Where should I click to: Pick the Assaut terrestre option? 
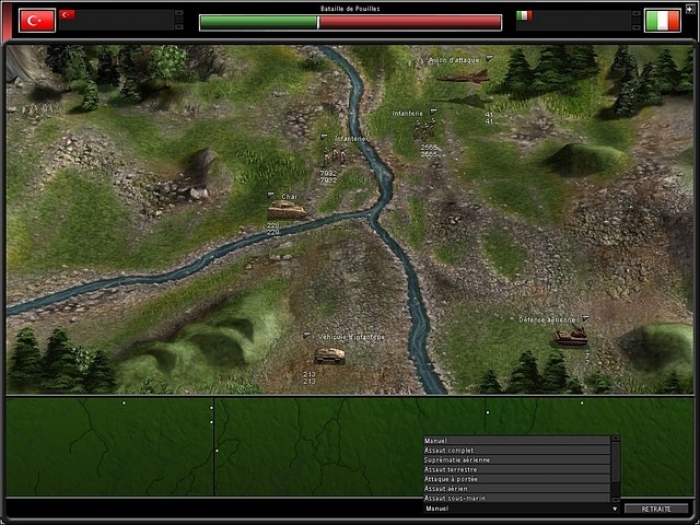pyautogui.click(x=516, y=469)
